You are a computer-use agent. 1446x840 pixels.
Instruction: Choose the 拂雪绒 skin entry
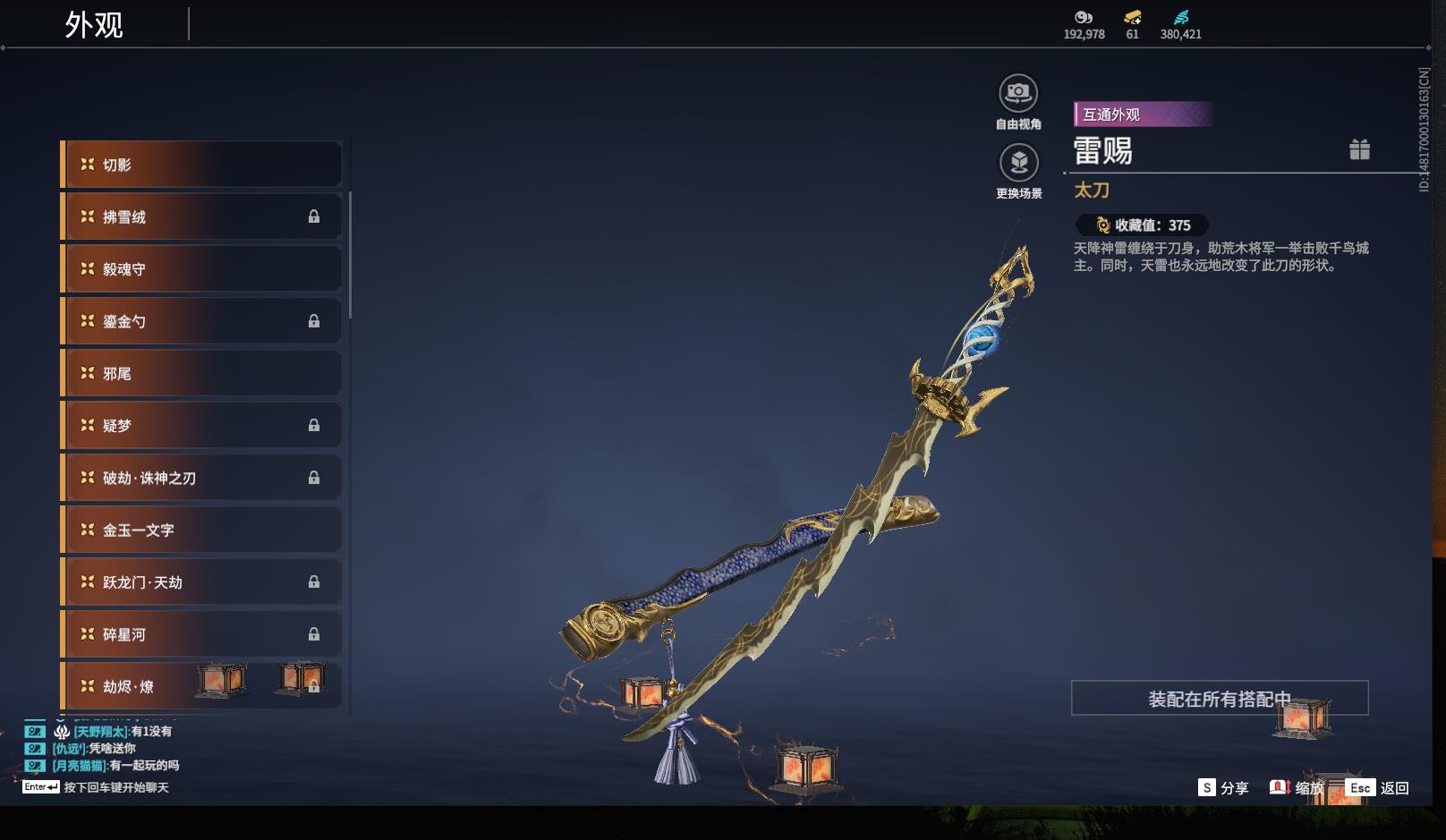[201, 216]
